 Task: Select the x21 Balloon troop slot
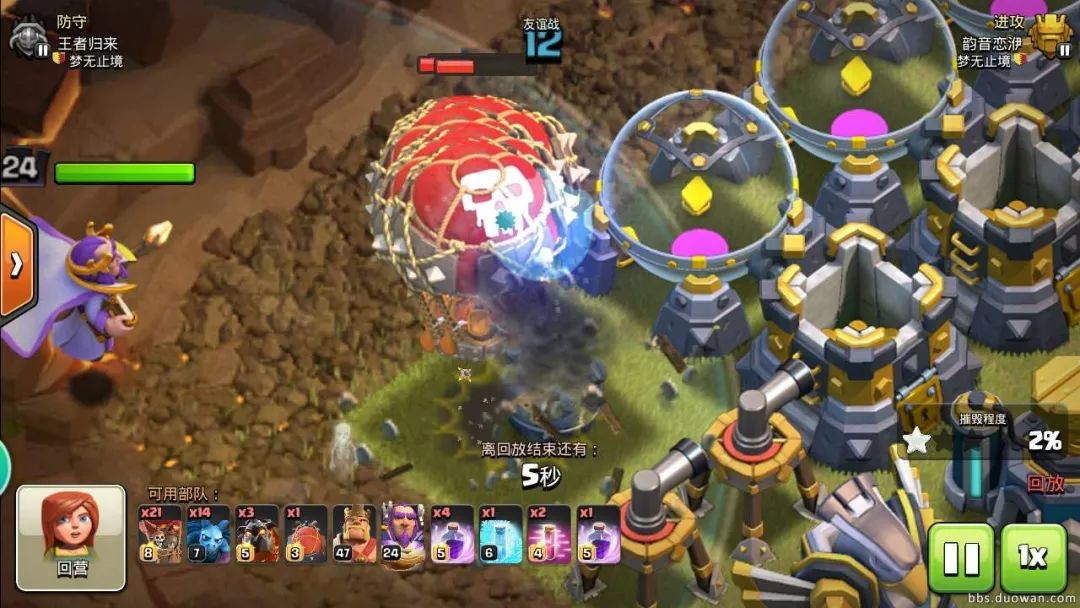[160, 535]
